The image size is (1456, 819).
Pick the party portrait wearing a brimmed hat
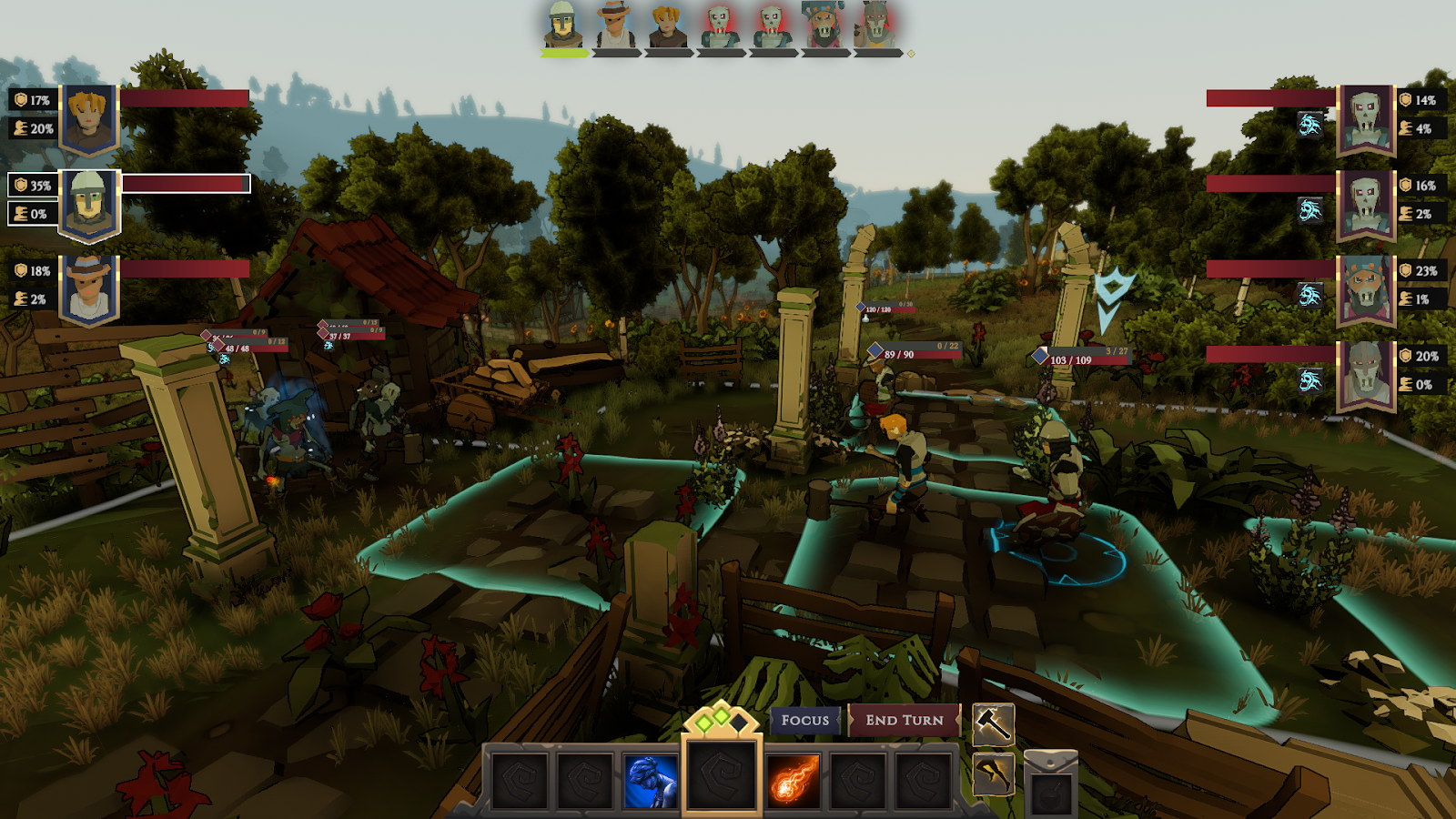pos(89,288)
